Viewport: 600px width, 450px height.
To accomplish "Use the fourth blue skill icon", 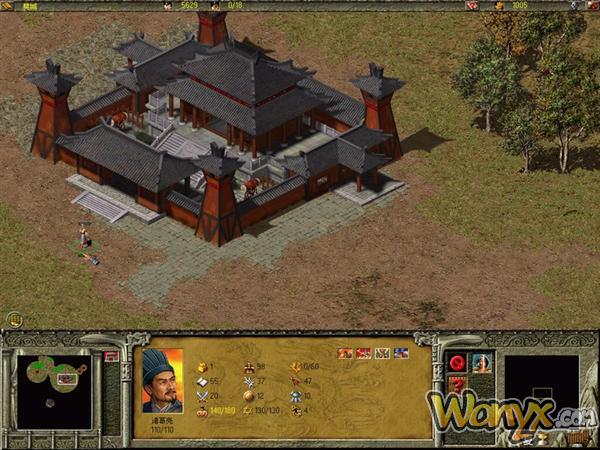I will (401, 353).
